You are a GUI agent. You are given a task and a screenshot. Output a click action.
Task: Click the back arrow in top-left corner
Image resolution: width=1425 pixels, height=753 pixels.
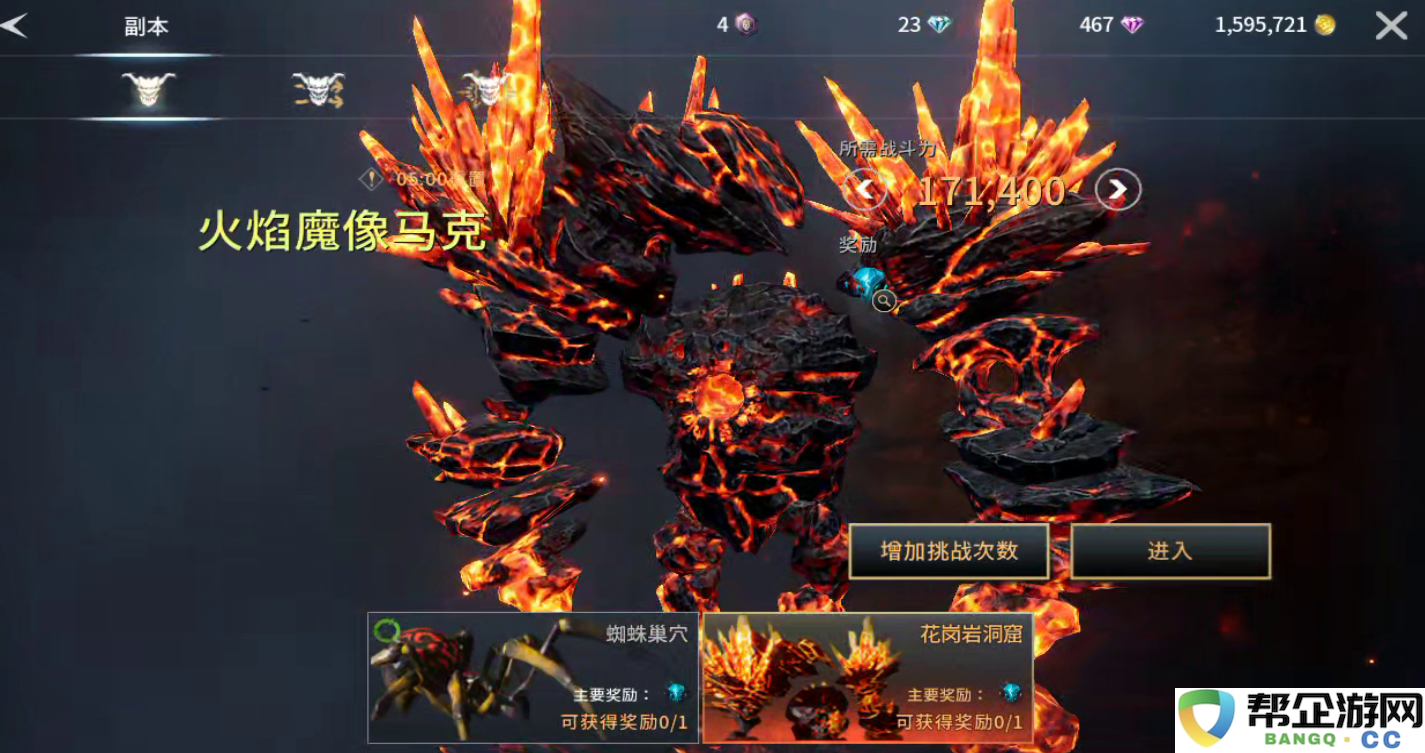[16, 25]
